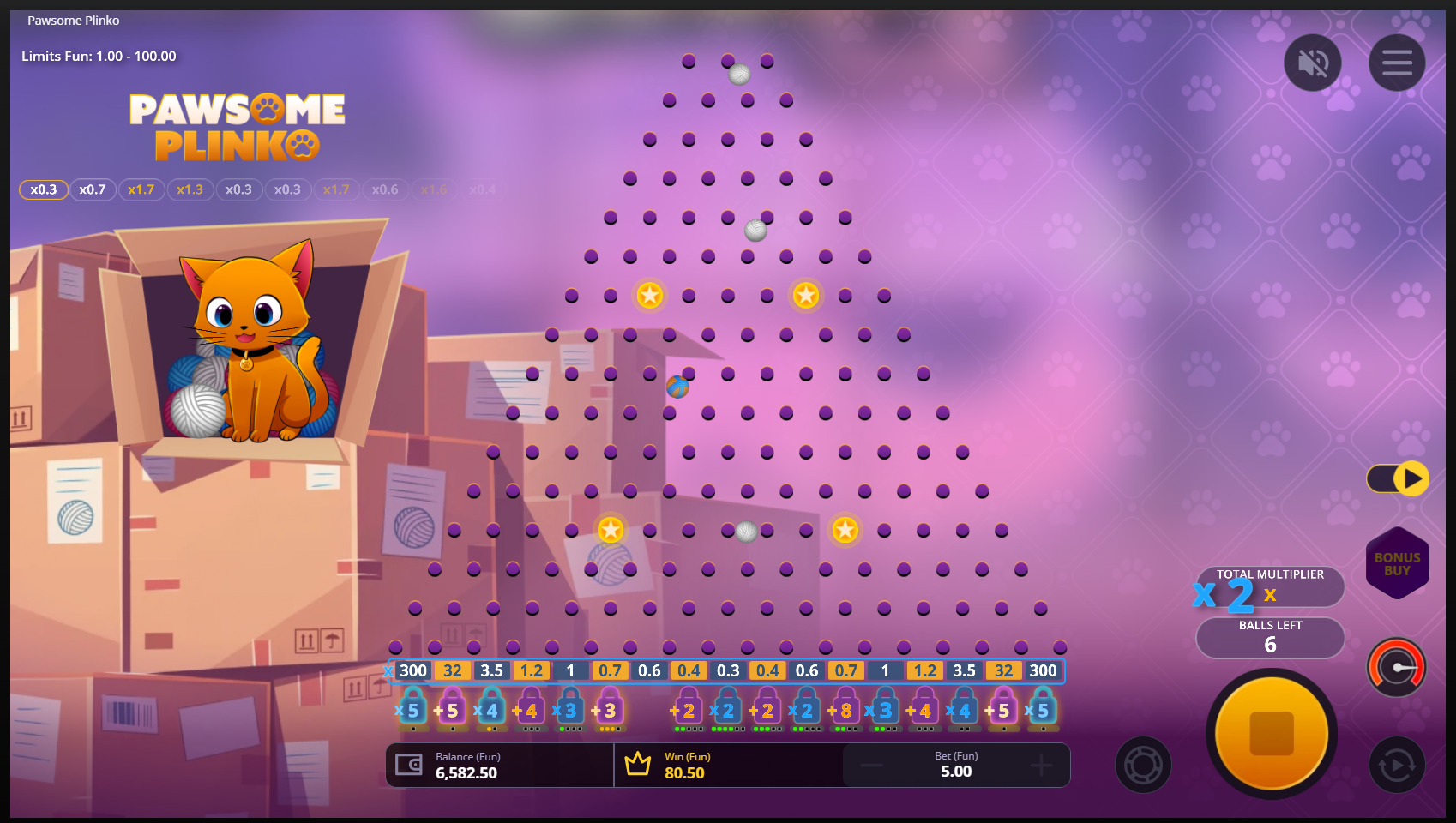
Task: Increase the bet with the plus control
Action: point(1040,765)
